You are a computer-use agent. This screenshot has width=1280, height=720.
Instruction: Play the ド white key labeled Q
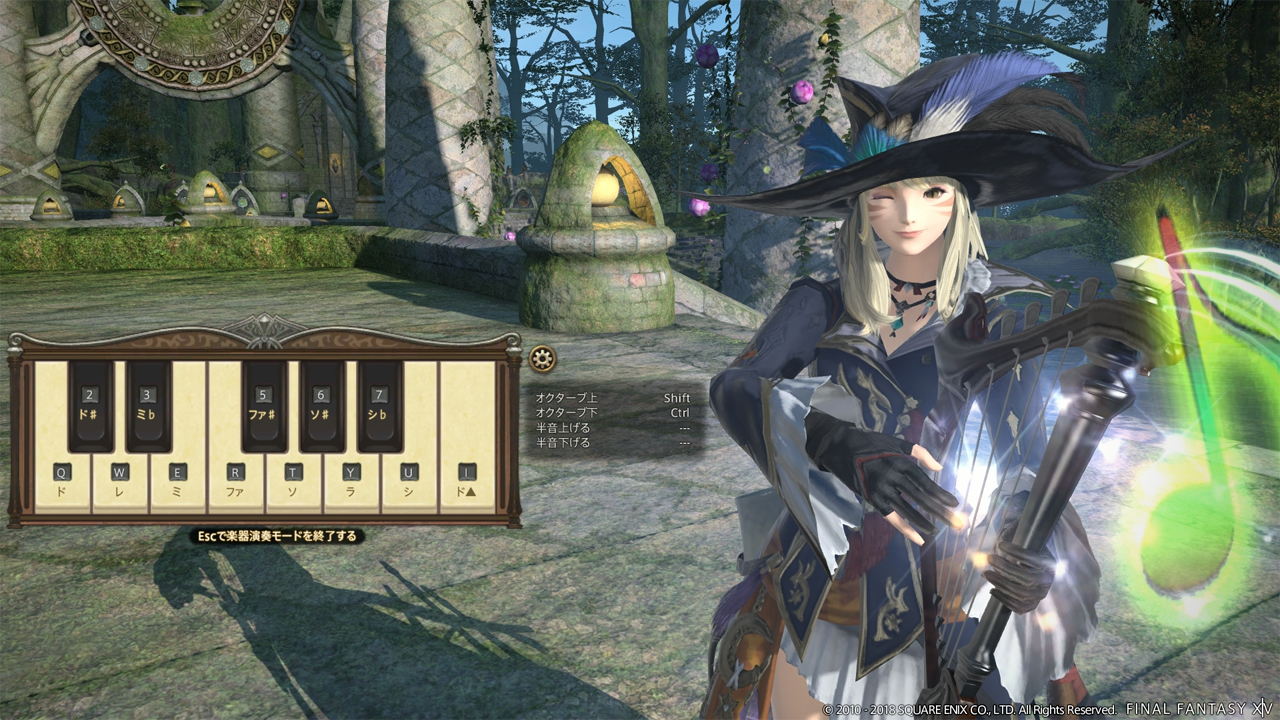[x=62, y=482]
